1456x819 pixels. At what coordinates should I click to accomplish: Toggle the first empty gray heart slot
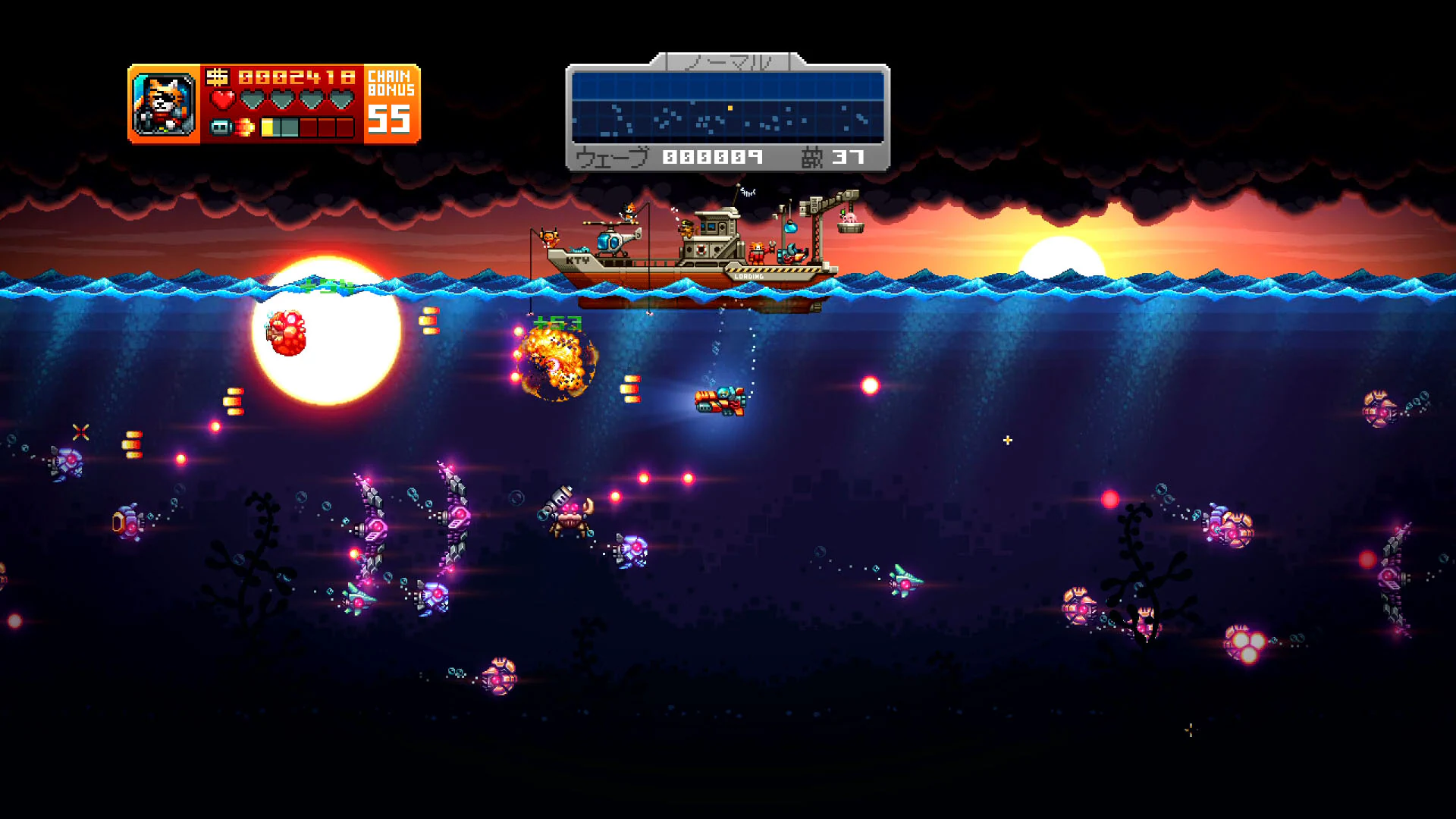(253, 99)
